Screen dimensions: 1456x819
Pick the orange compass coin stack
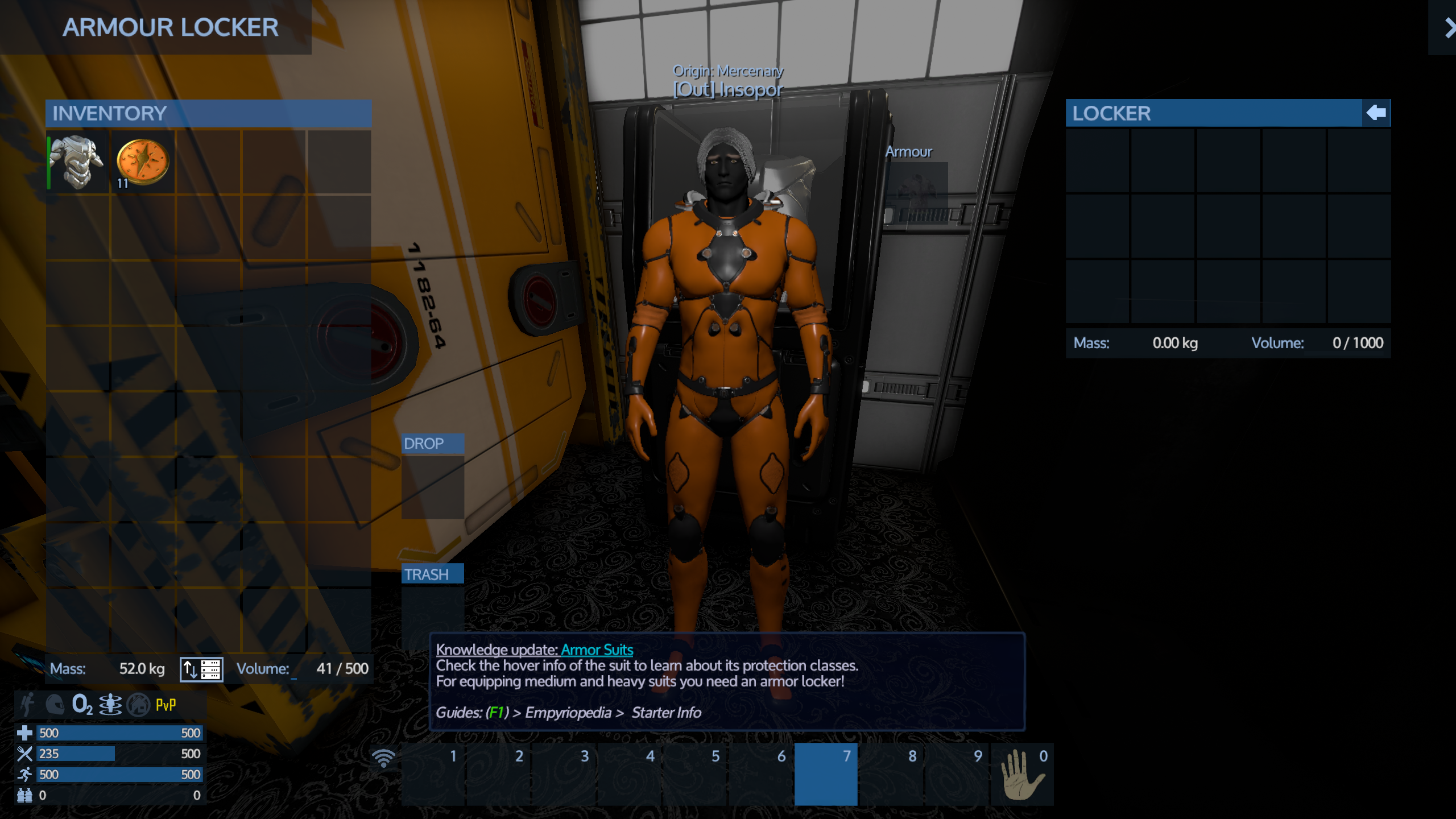point(143,162)
